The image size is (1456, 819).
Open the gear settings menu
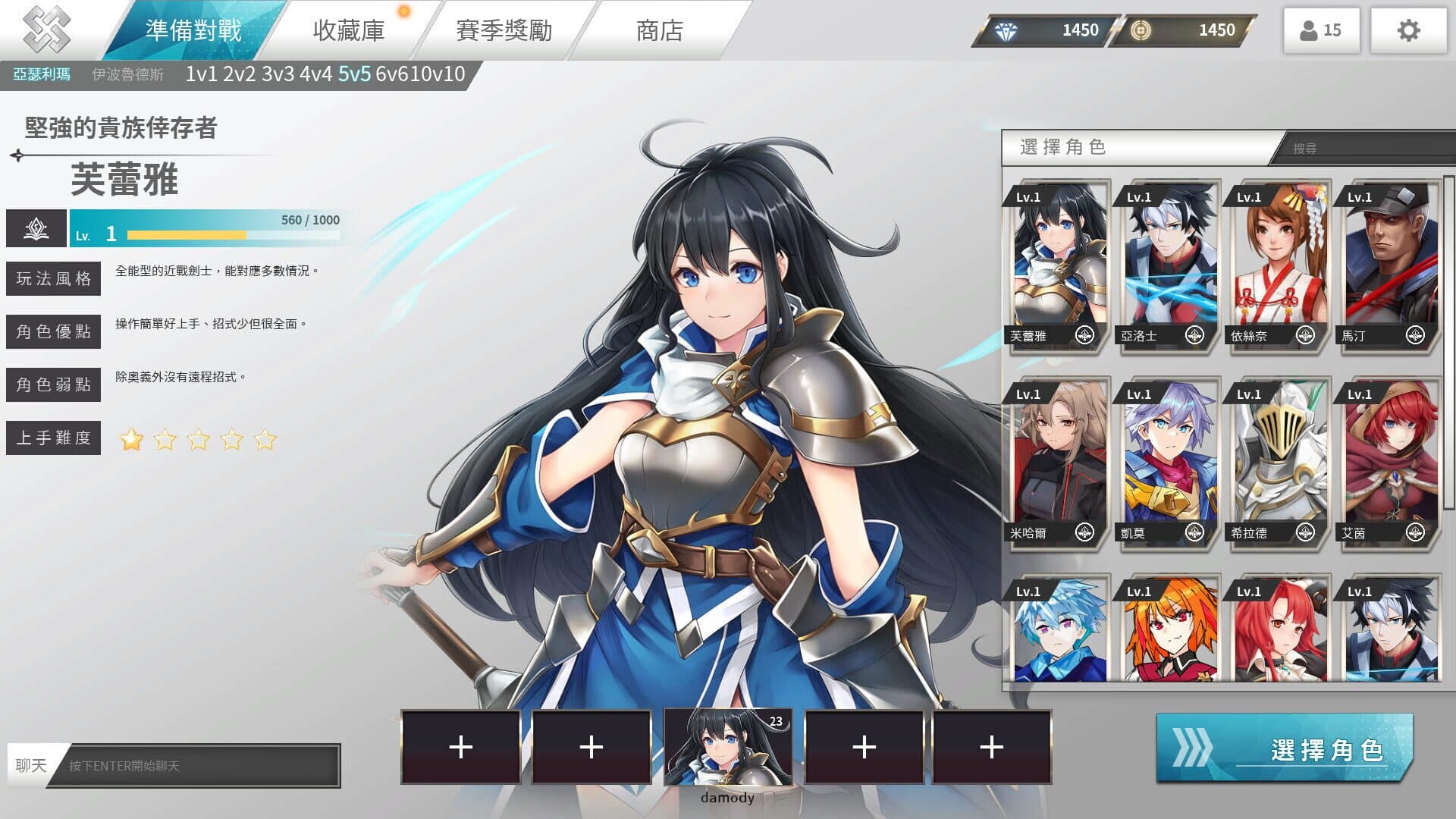pyautogui.click(x=1408, y=30)
